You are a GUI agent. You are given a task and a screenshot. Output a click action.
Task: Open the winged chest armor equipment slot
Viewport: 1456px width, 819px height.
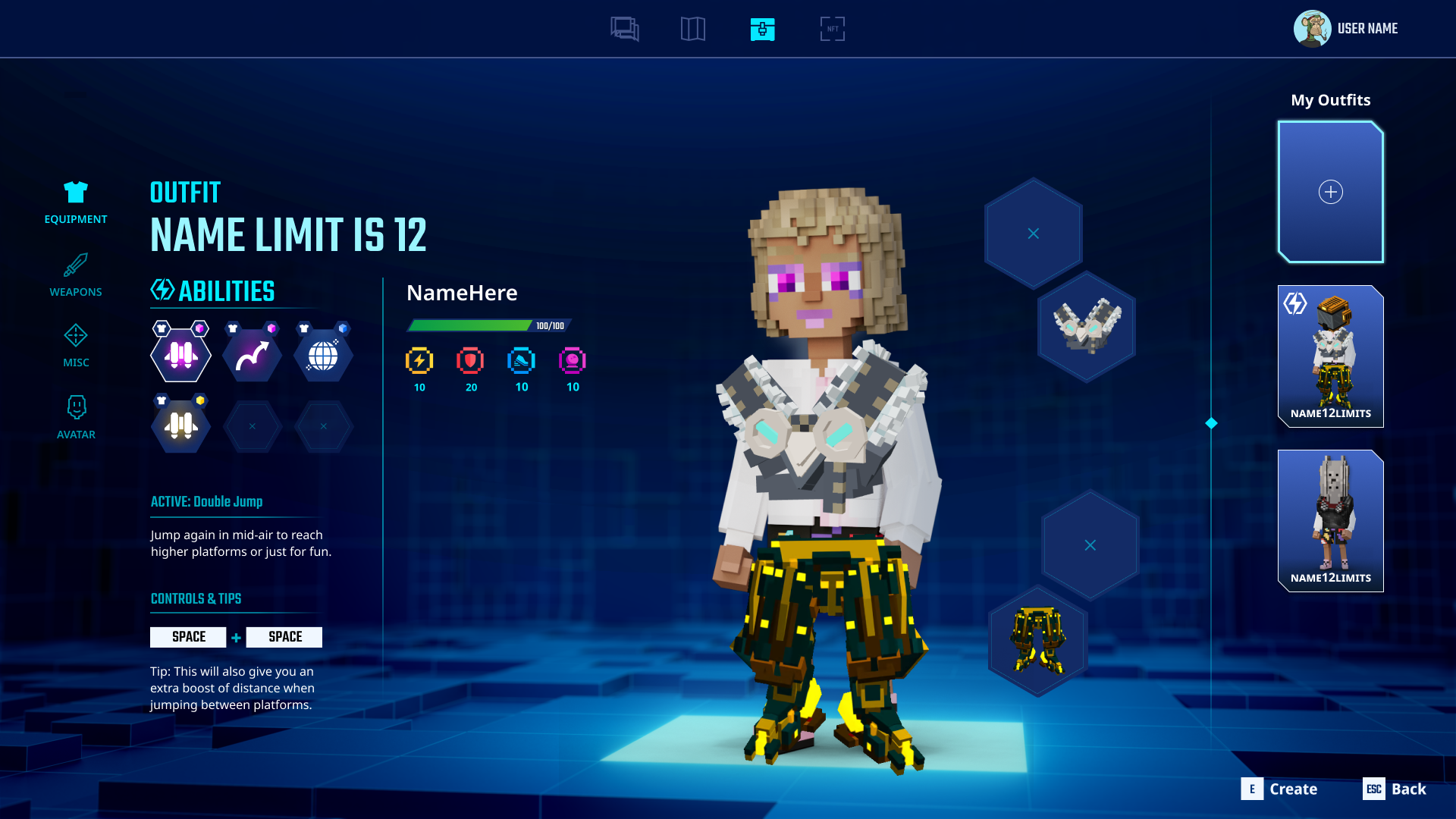(1087, 327)
